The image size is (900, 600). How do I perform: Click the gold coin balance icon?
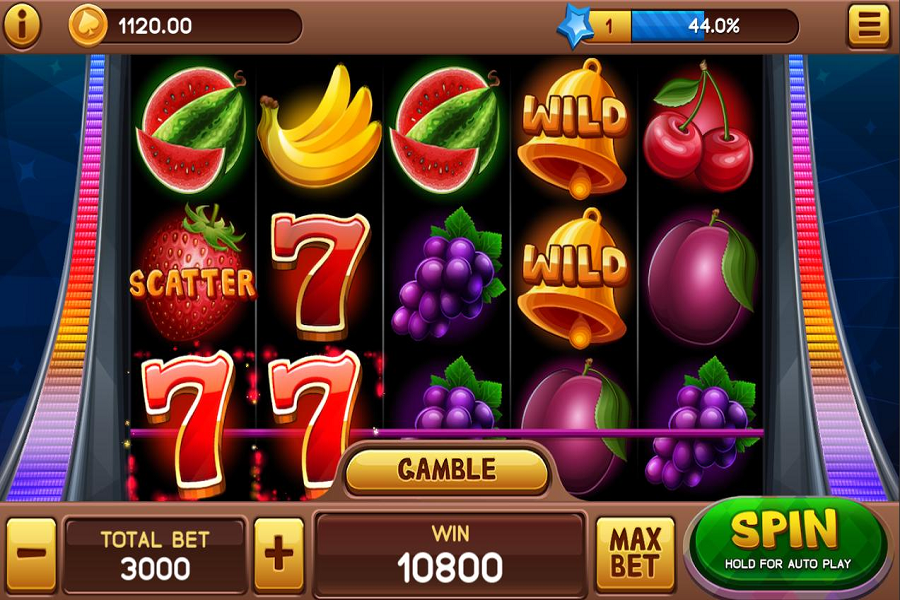click(x=87, y=25)
